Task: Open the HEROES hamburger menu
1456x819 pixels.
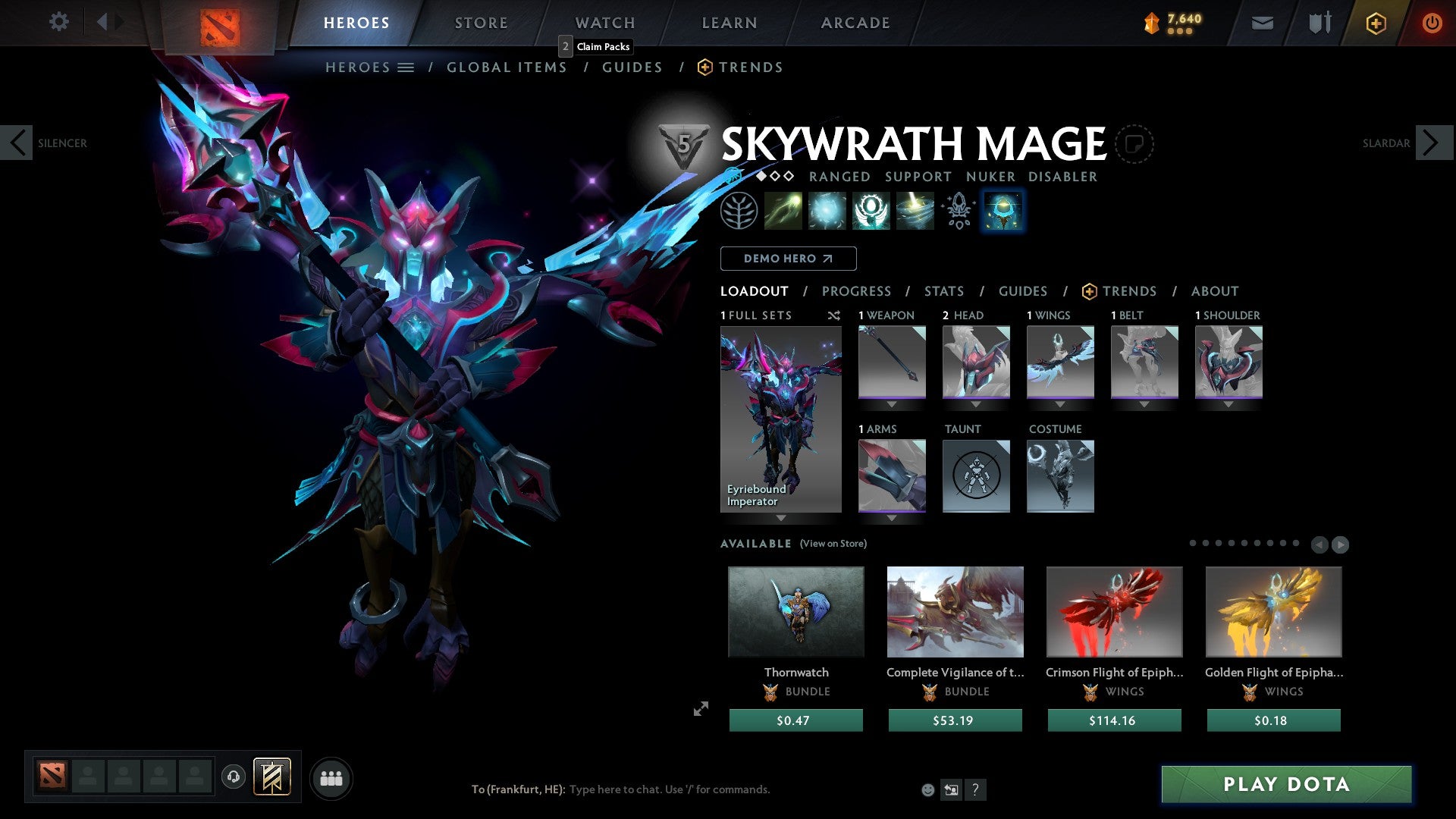Action: pos(406,67)
